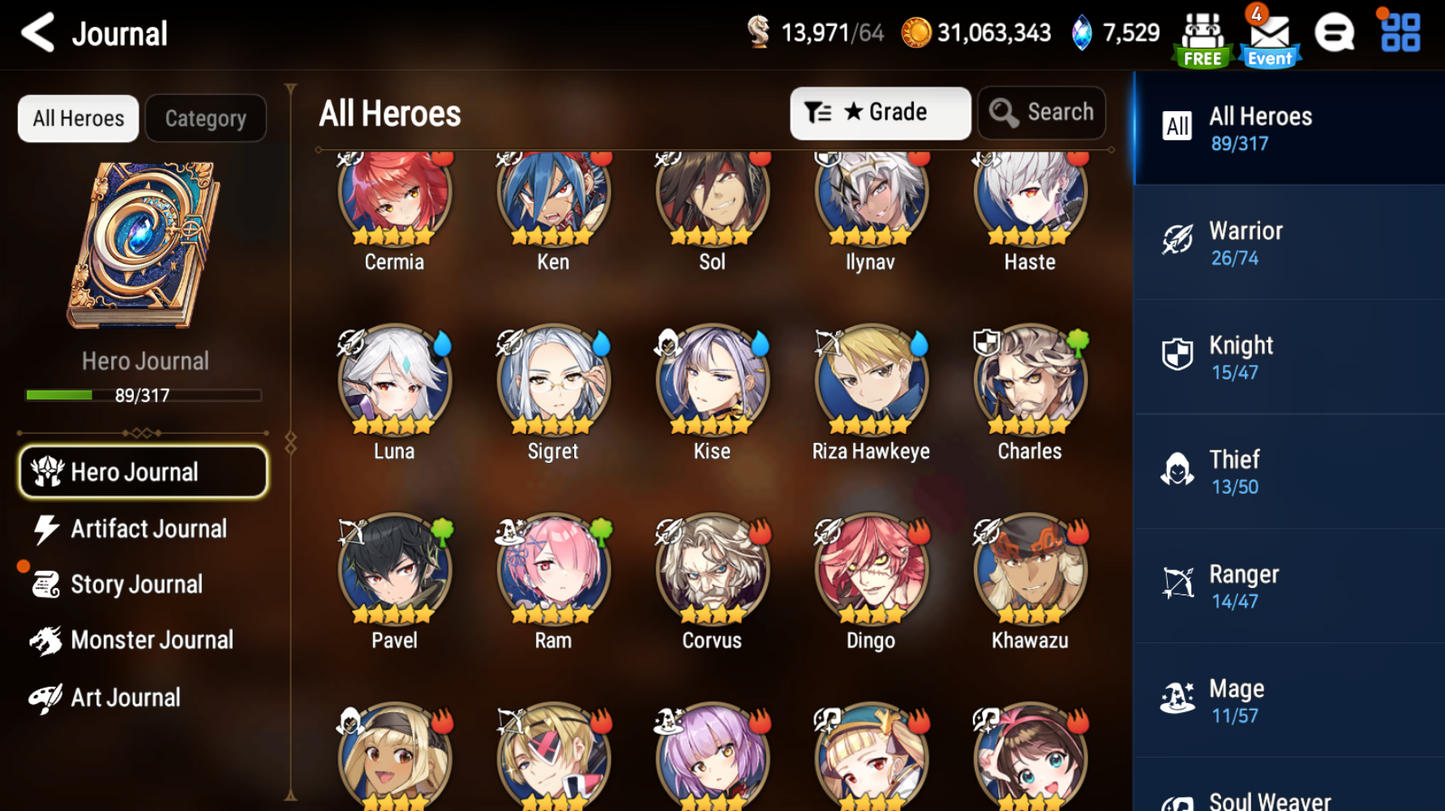Select the All Heroes tab
The image size is (1445, 811).
(77, 118)
